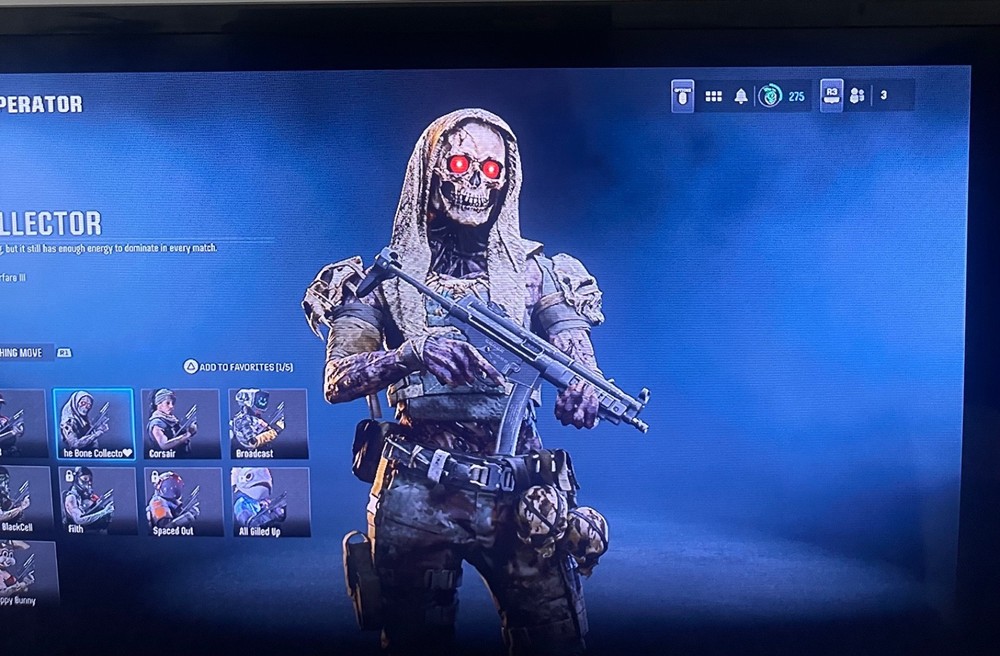Pick the Bunny operator skin tile

tap(27, 573)
